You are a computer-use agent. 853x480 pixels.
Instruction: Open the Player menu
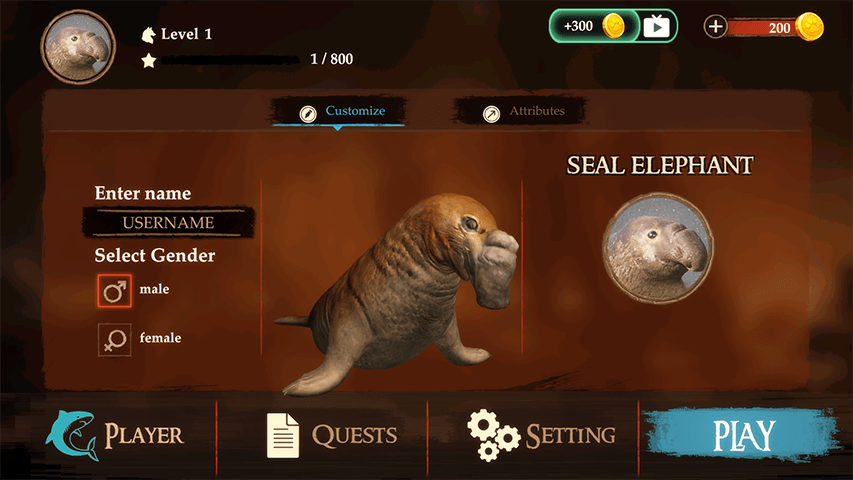114,435
